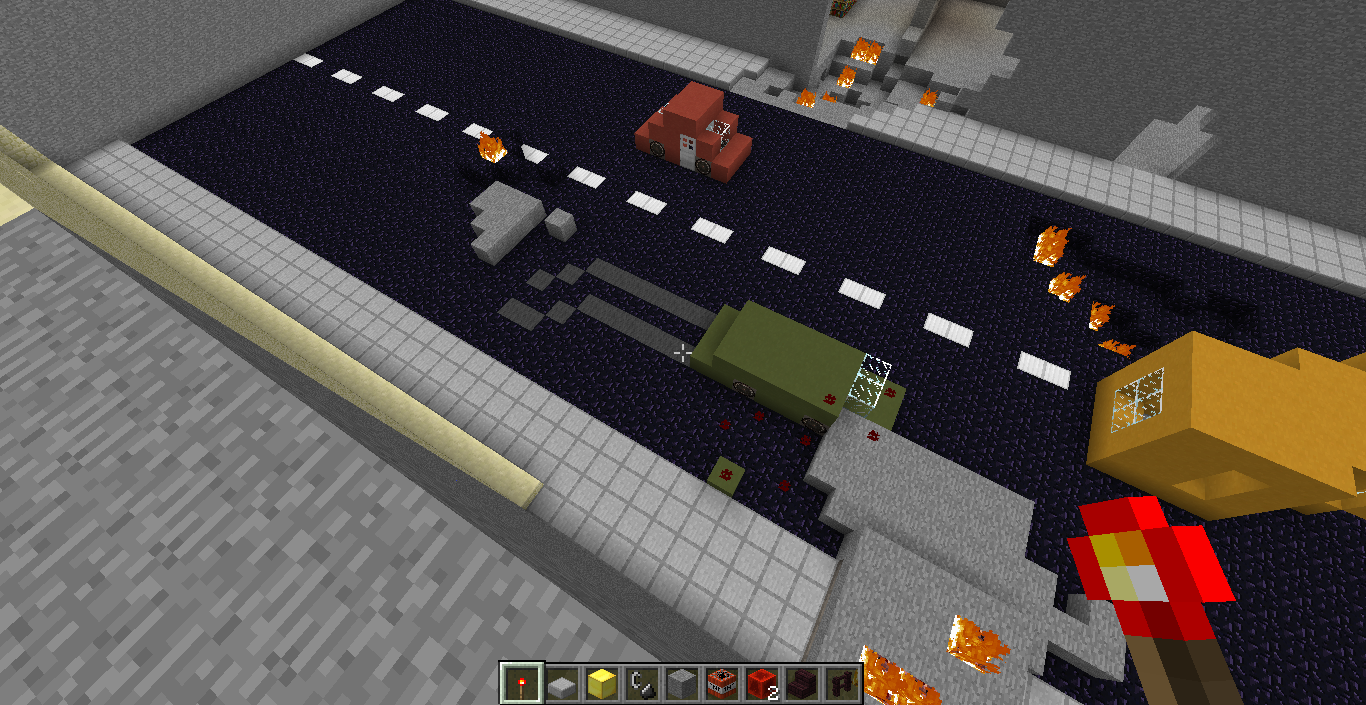The image size is (1366, 705).
Task: Choose the yellow gold block slot
Action: pyautogui.click(x=601, y=684)
